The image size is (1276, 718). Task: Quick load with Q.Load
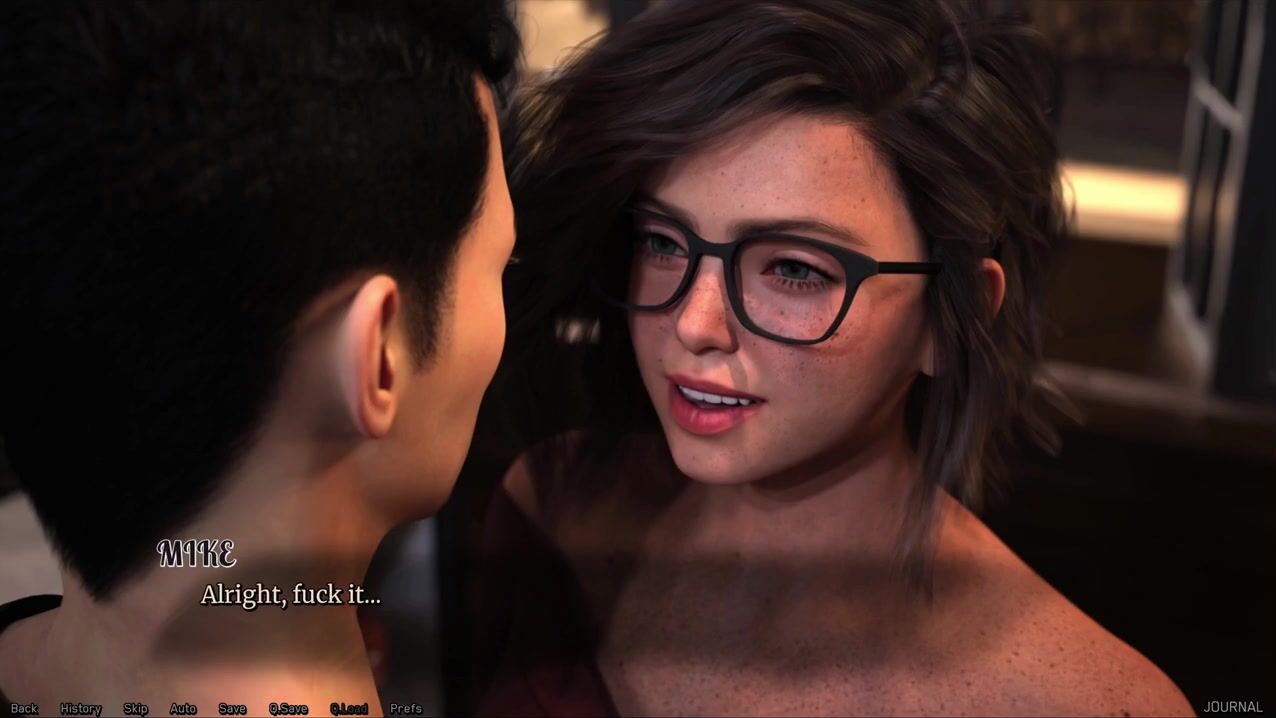[349, 708]
